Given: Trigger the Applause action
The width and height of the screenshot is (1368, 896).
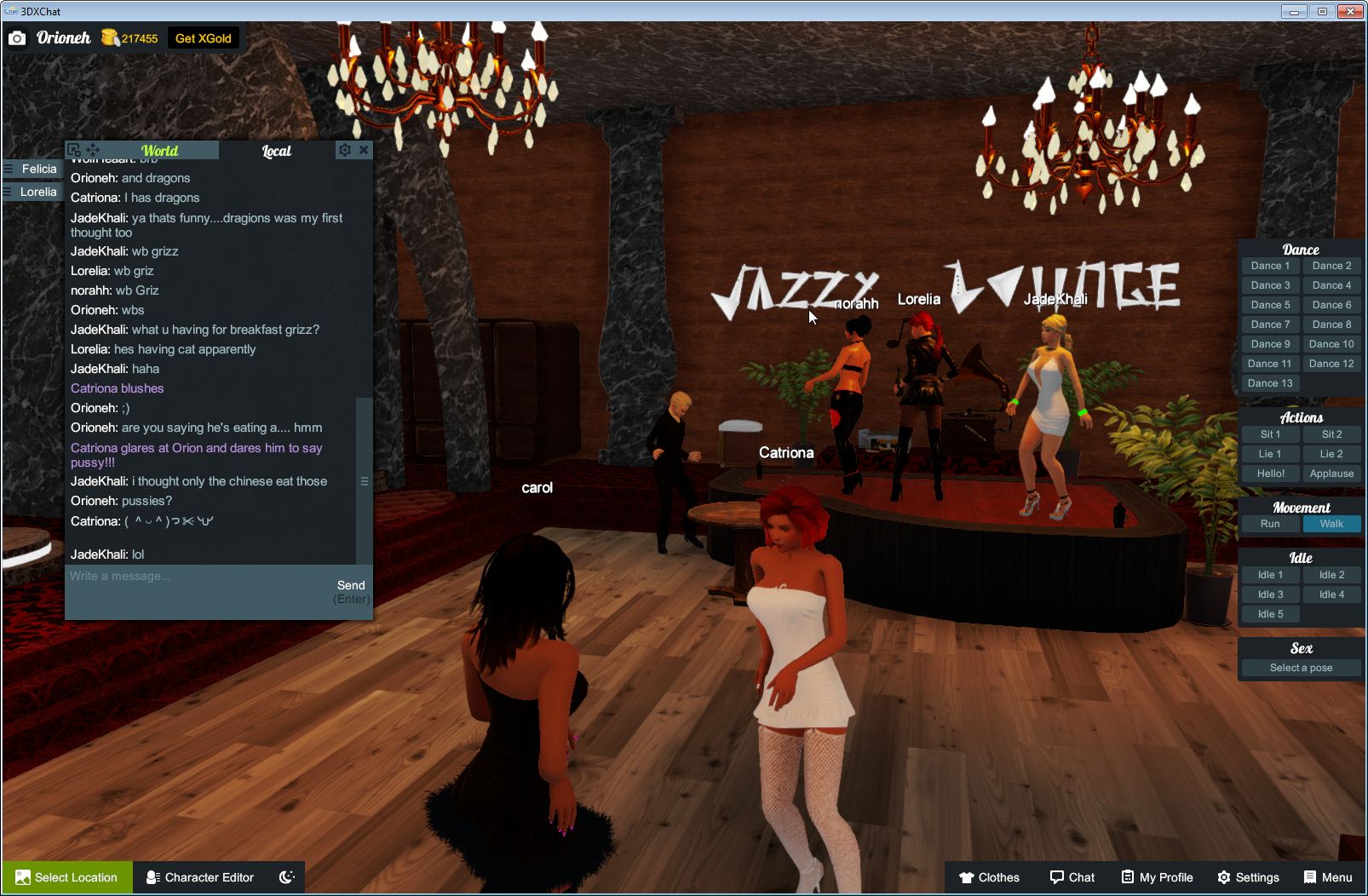Looking at the screenshot, I should tap(1331, 473).
